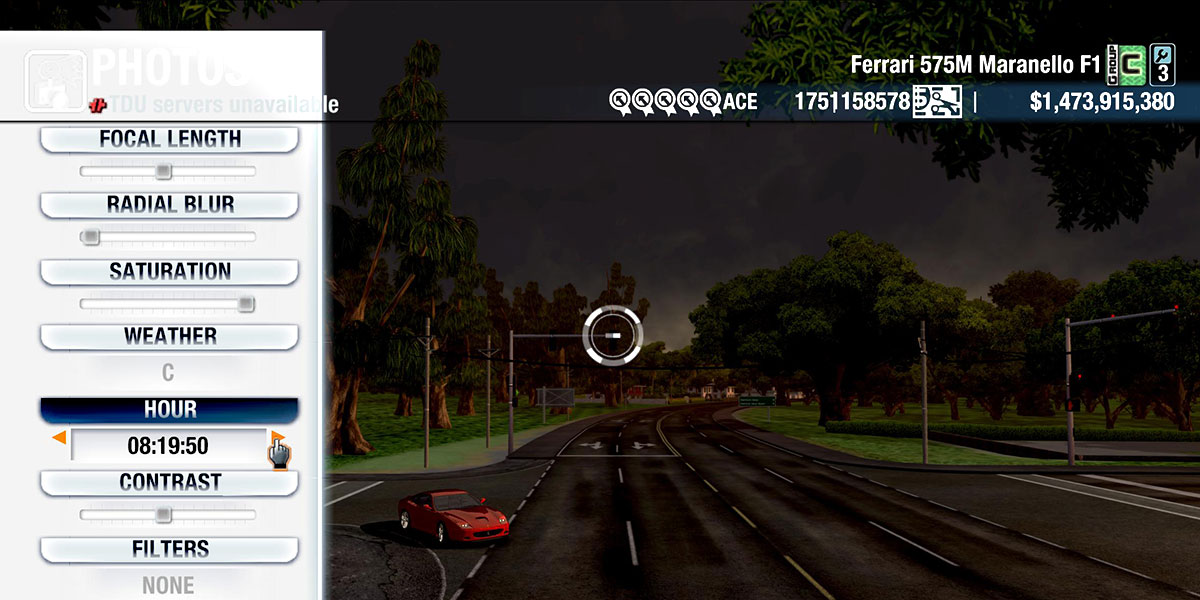The height and width of the screenshot is (600, 1200).
Task: Select the highlighted Hour option
Action: pyautogui.click(x=169, y=410)
